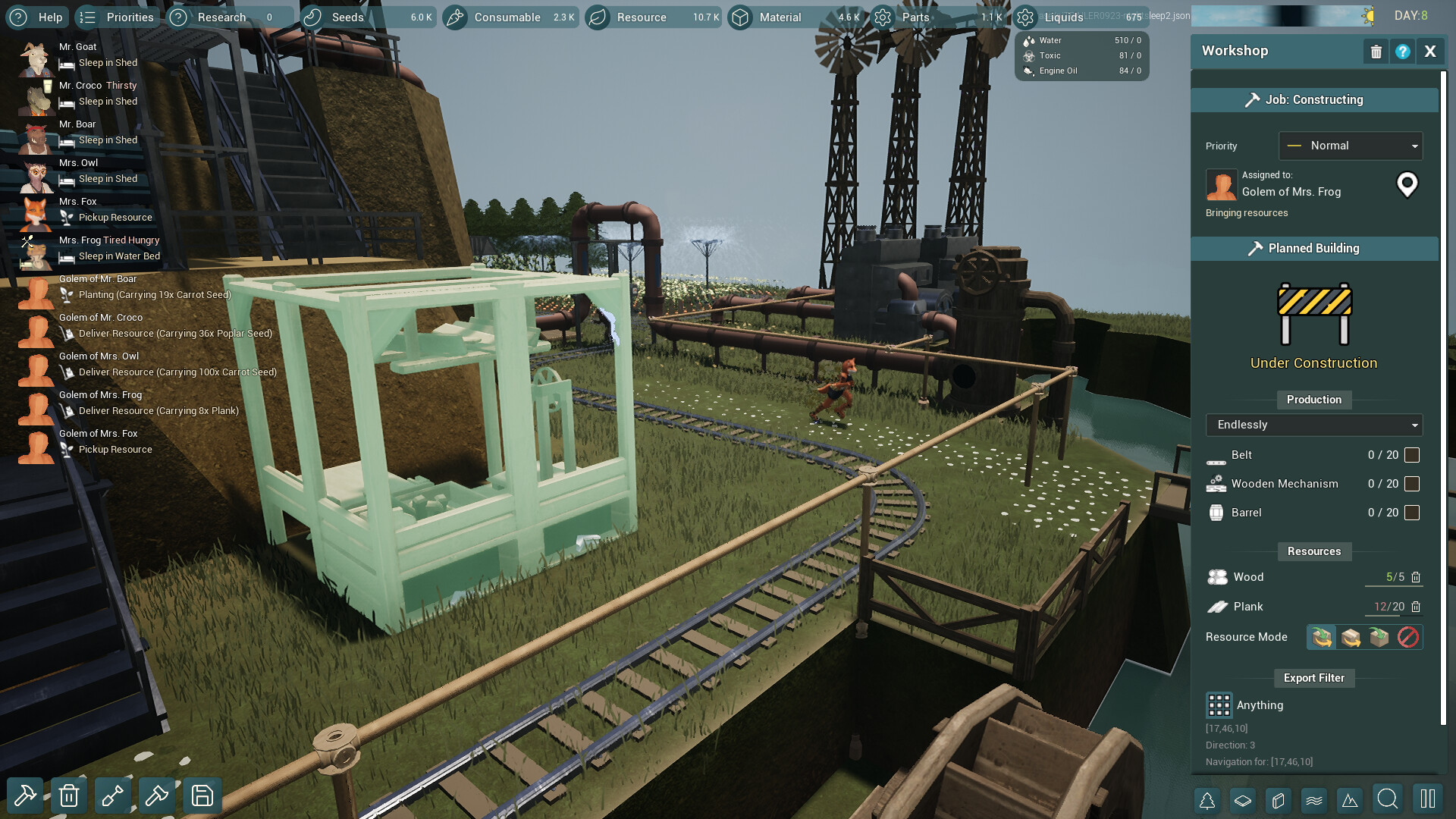Open the Endlessly production dropdown
The image size is (1456, 819).
pos(1313,425)
